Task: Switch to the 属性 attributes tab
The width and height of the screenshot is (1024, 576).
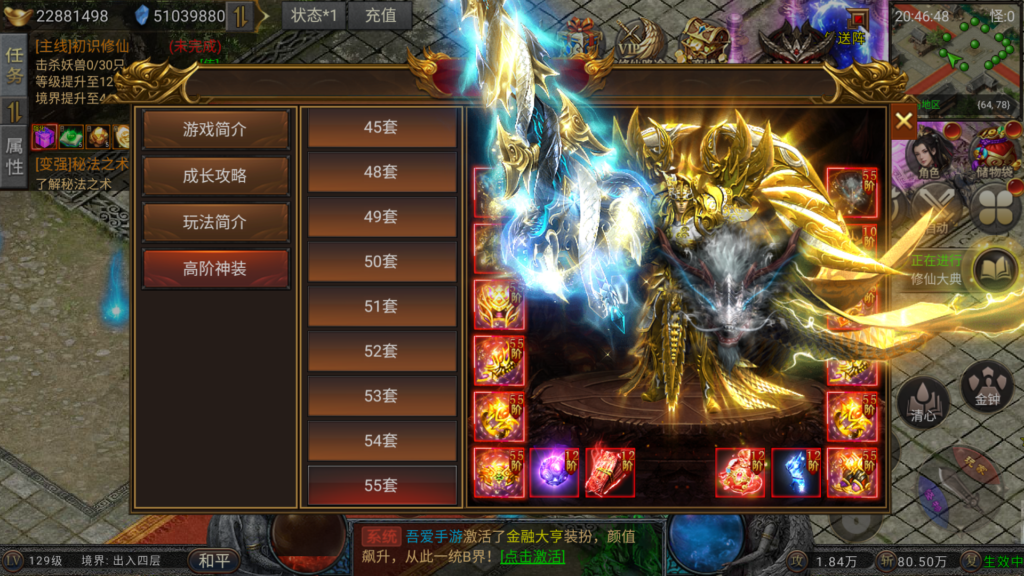Action: [14, 156]
